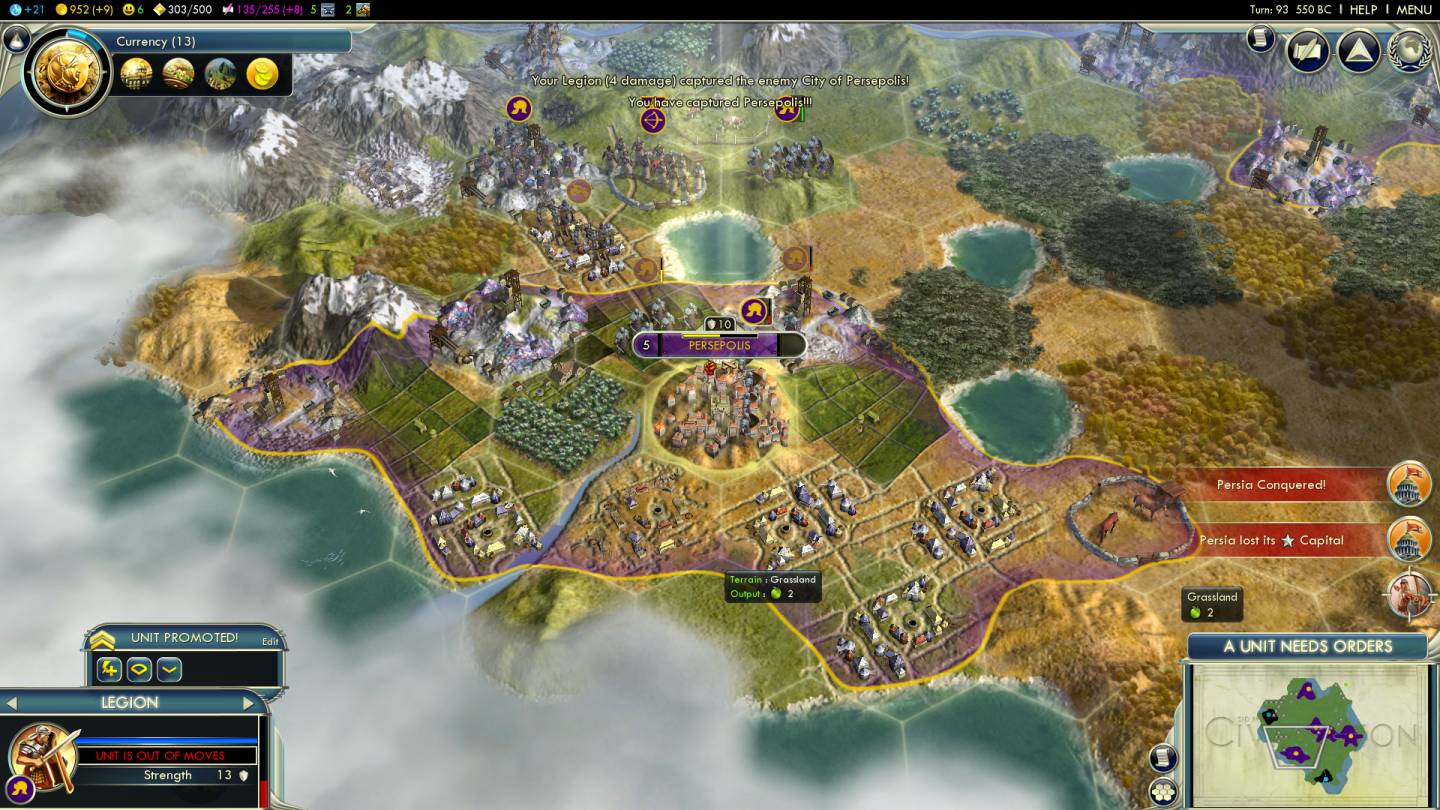Open the notification log scroll icon
The image size is (1440, 810).
pyautogui.click(x=1261, y=39)
